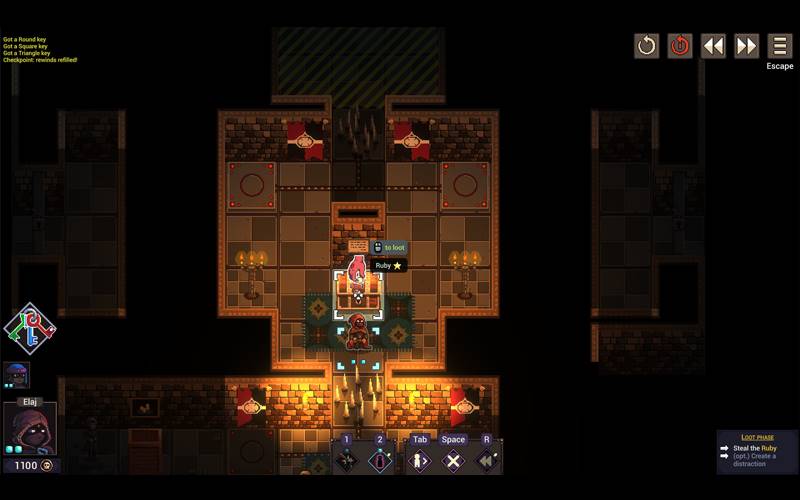Click the collected keys diamond icon
The width and height of the screenshot is (800, 500).
30,329
